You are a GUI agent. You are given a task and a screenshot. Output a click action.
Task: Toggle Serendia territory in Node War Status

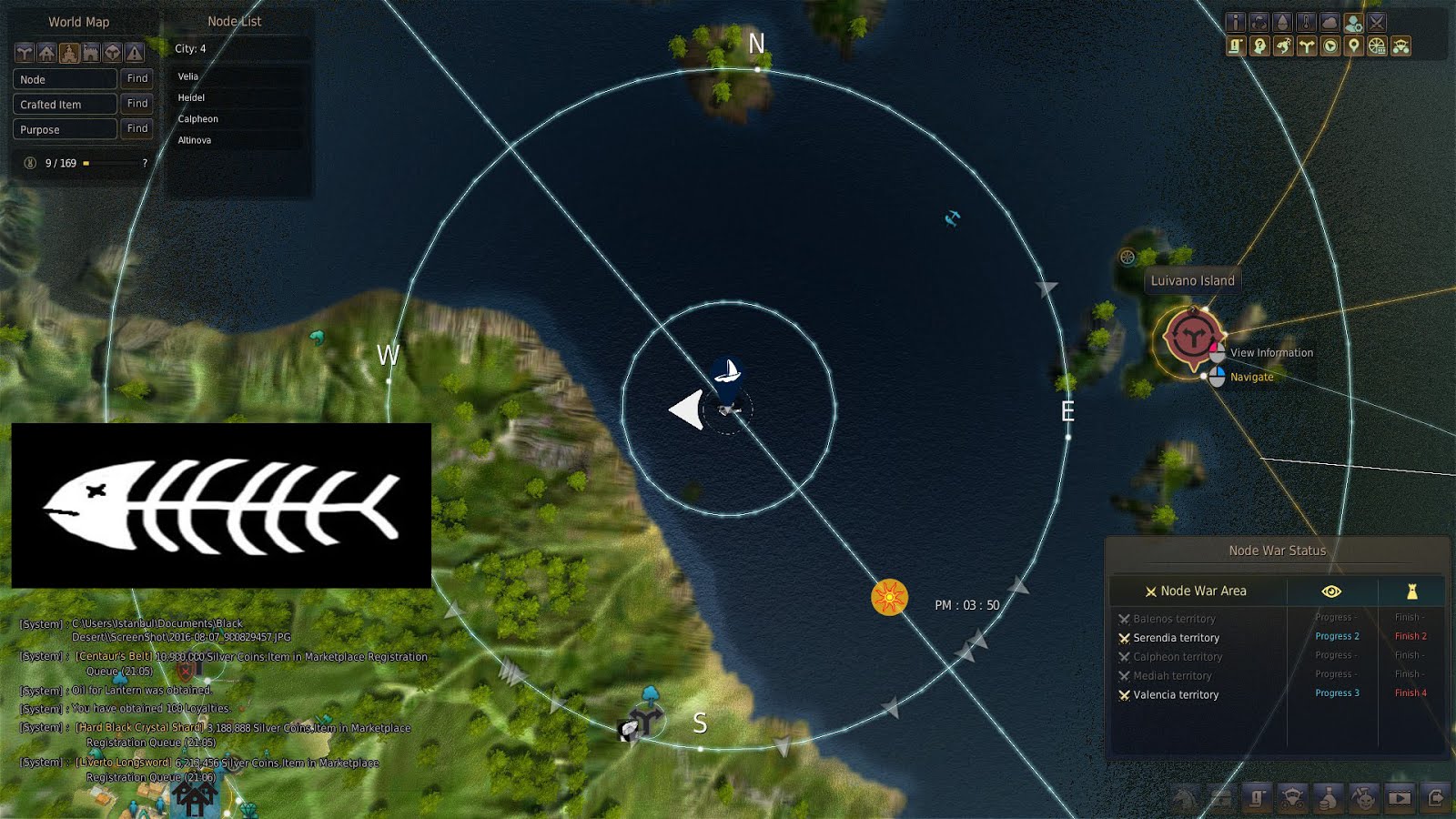pos(1175,637)
